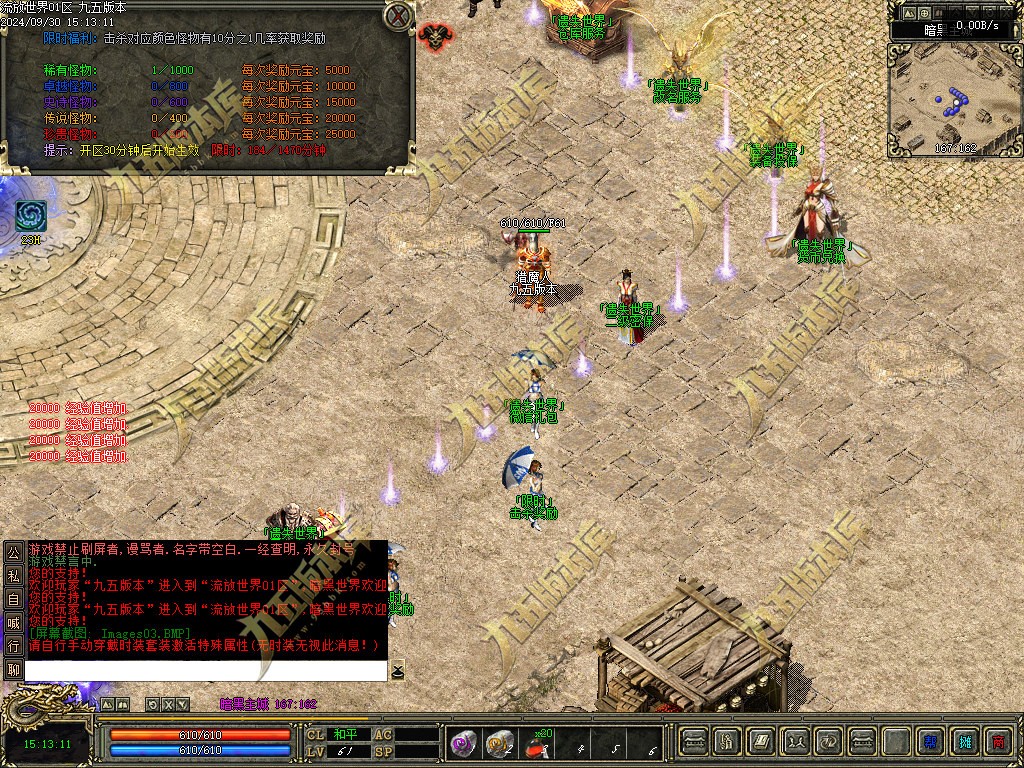
Task: Click the red demon skull icon
Action: click(x=434, y=37)
